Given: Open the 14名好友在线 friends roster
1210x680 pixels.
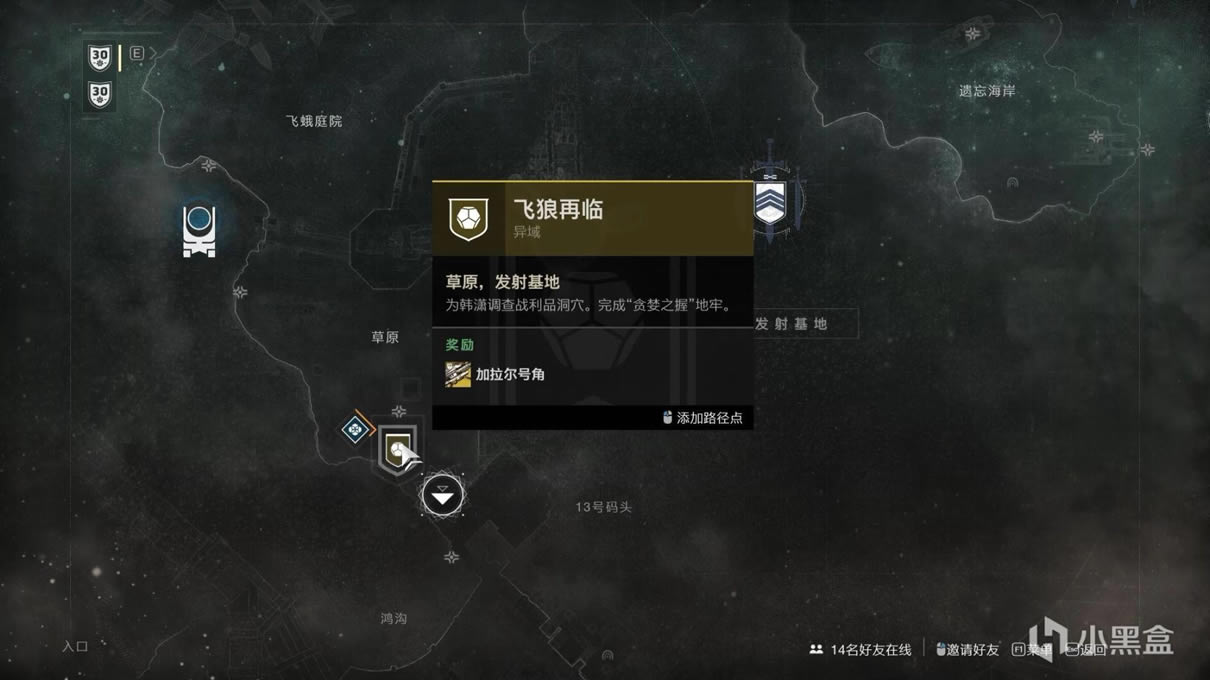Looking at the screenshot, I should point(861,649).
